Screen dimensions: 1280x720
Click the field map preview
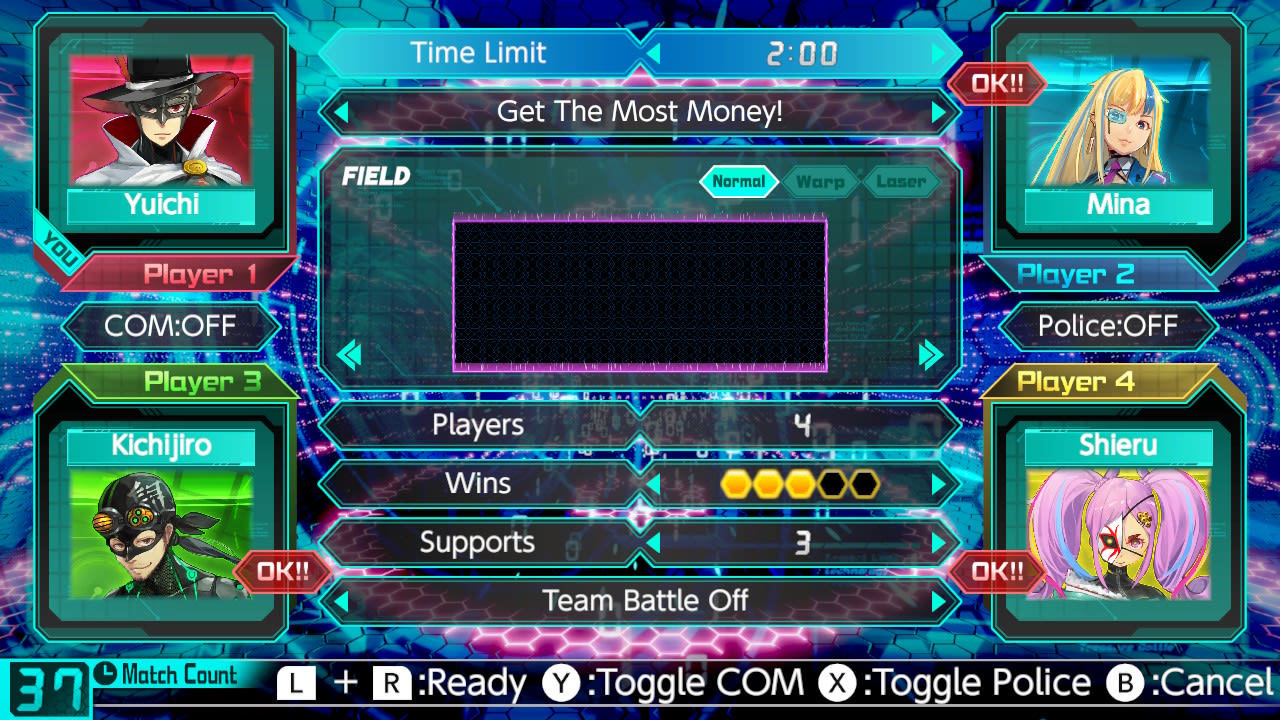[x=640, y=292]
